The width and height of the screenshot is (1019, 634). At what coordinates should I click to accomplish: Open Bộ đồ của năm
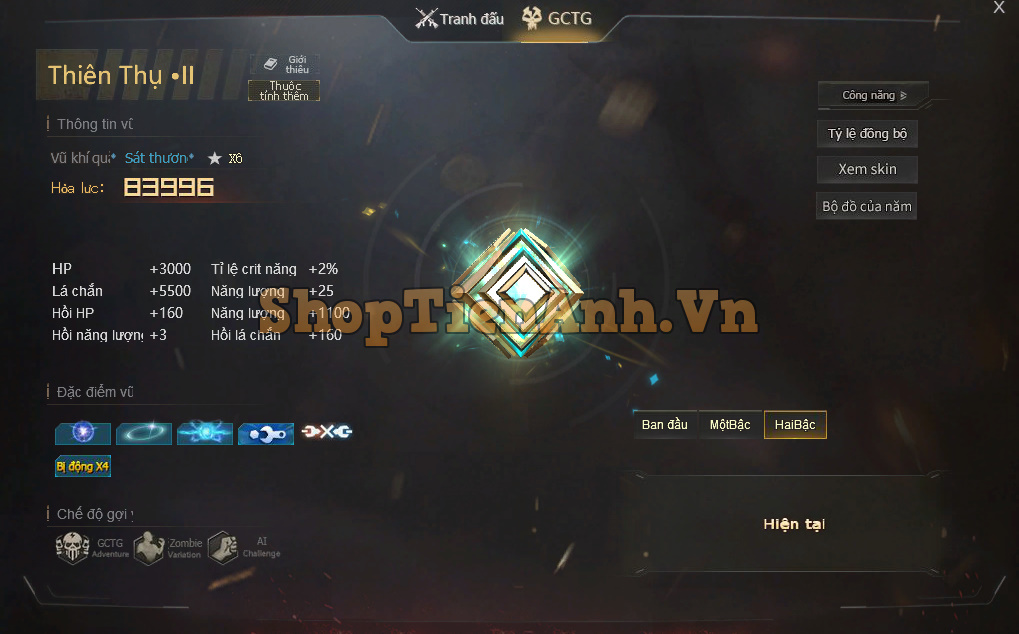(867, 207)
